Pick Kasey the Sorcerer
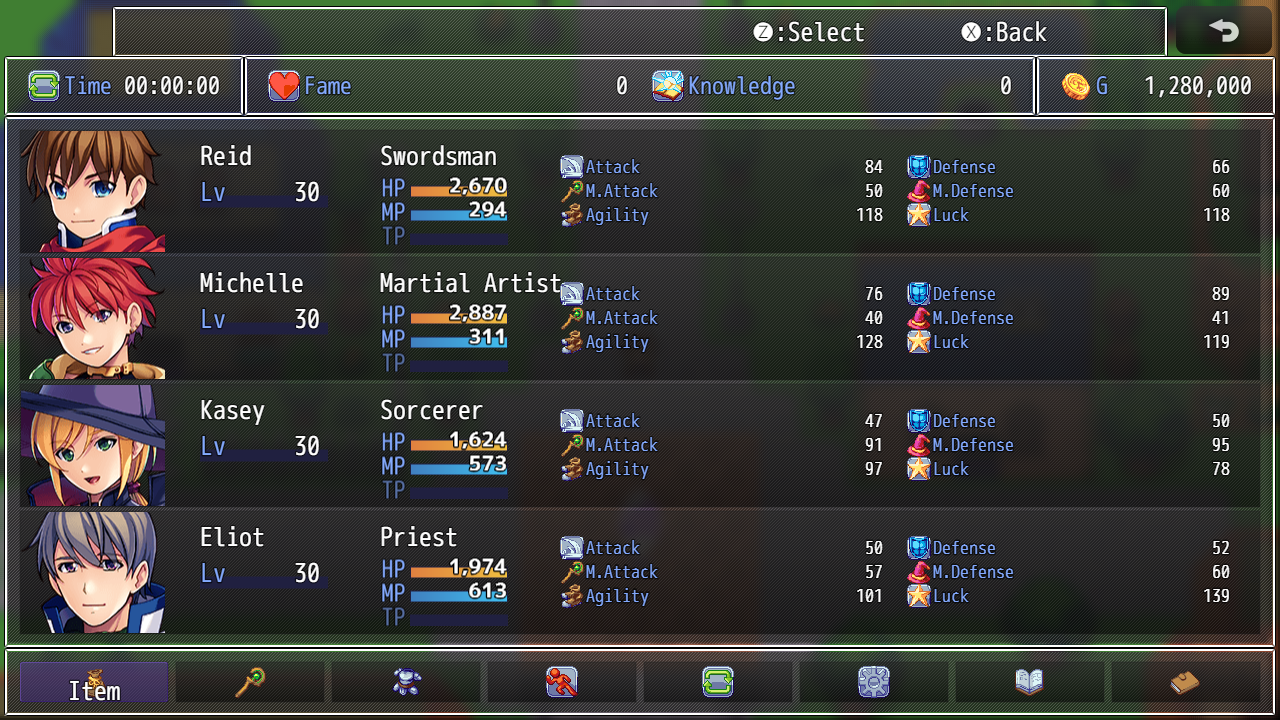1280x720 pixels. click(x=640, y=444)
